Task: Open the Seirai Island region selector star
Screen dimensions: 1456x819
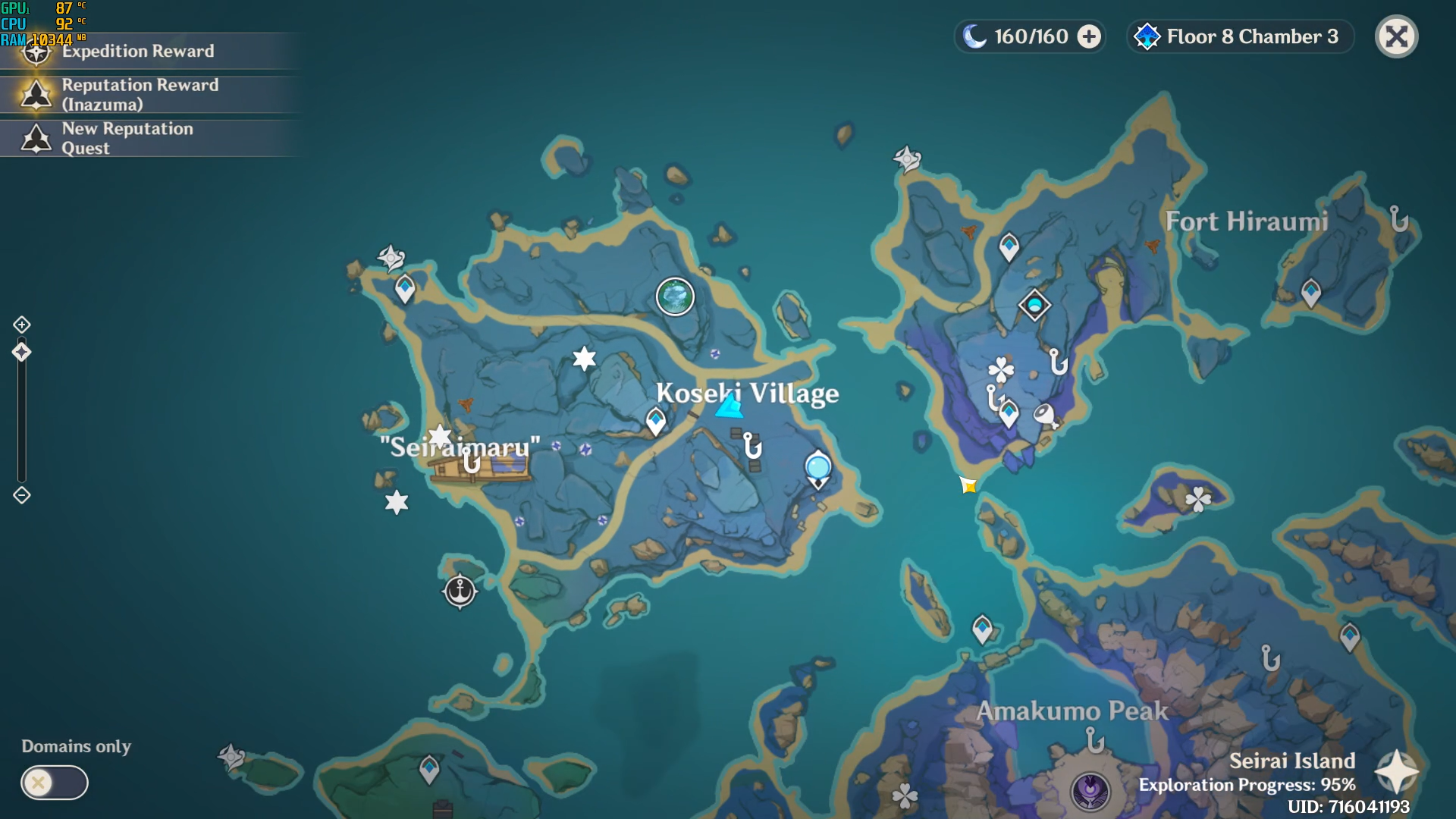Action: coord(1396,772)
